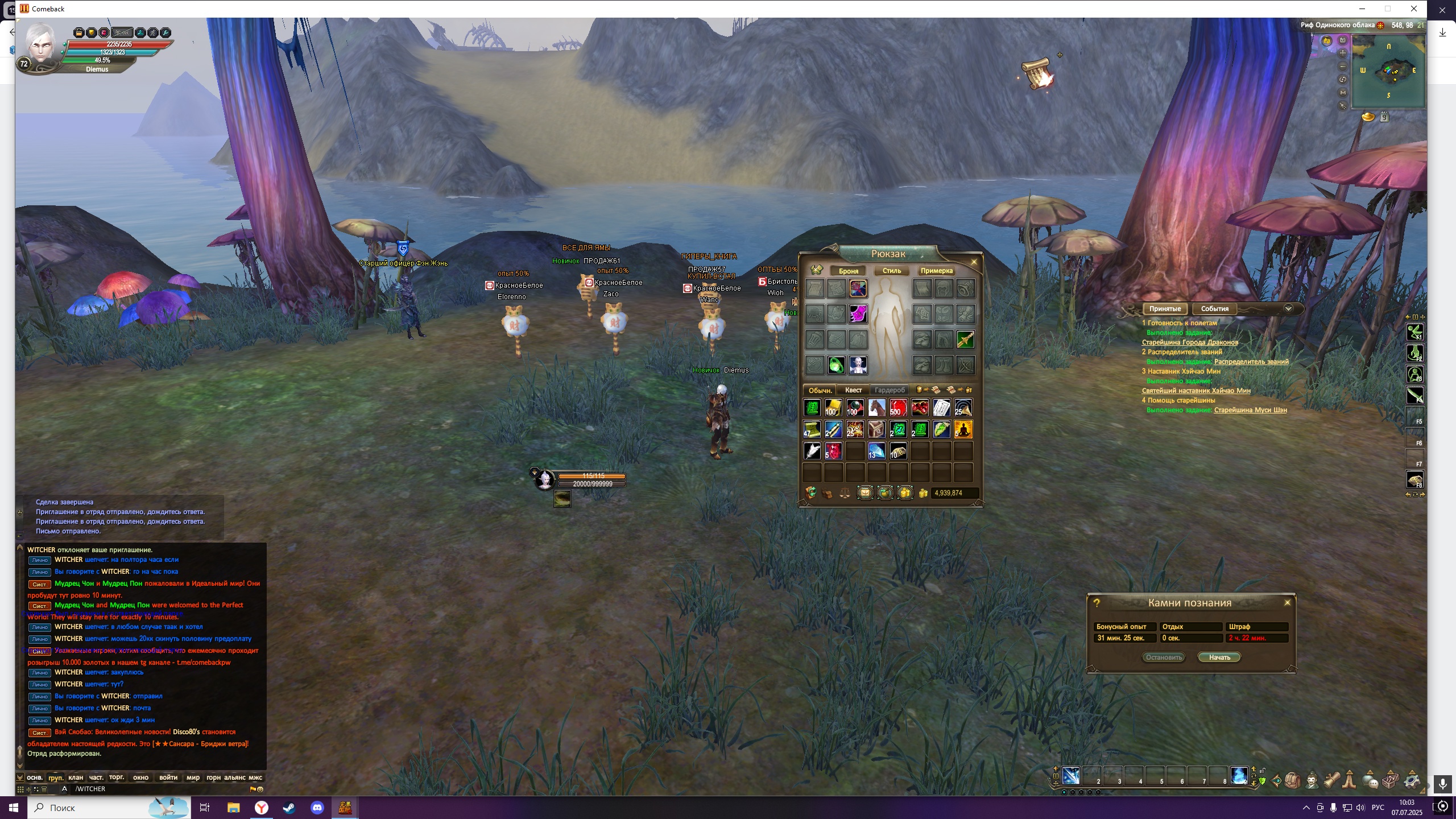Switch chat to the клан channel

pos(76,777)
